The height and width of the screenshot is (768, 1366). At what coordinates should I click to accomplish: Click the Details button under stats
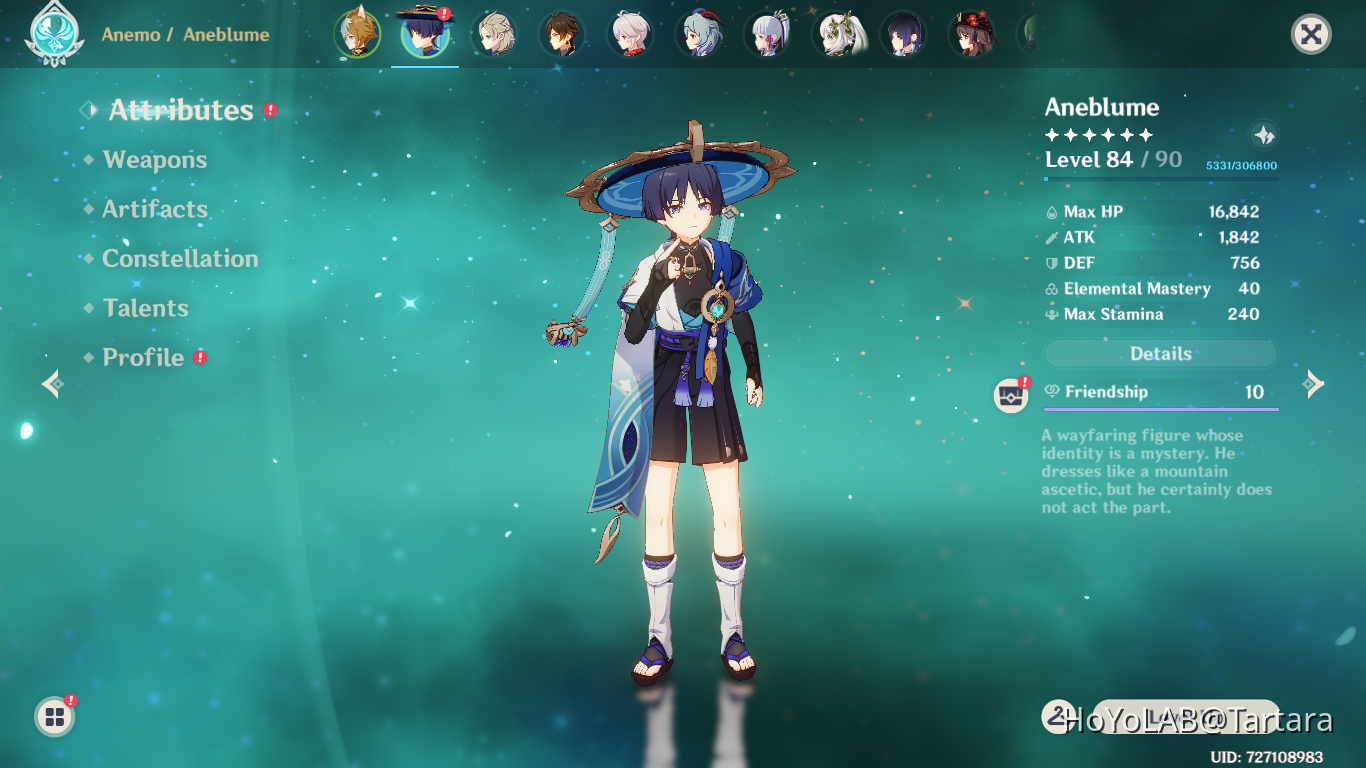point(1160,354)
